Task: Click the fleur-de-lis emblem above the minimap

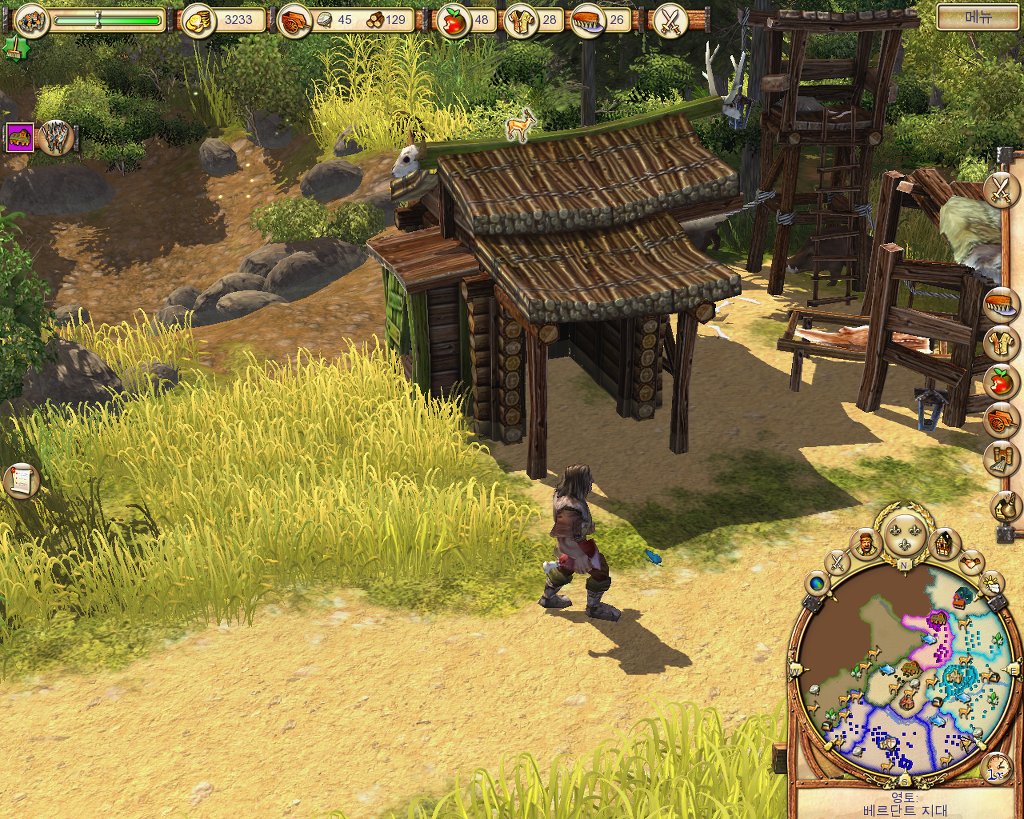Action: (904, 532)
